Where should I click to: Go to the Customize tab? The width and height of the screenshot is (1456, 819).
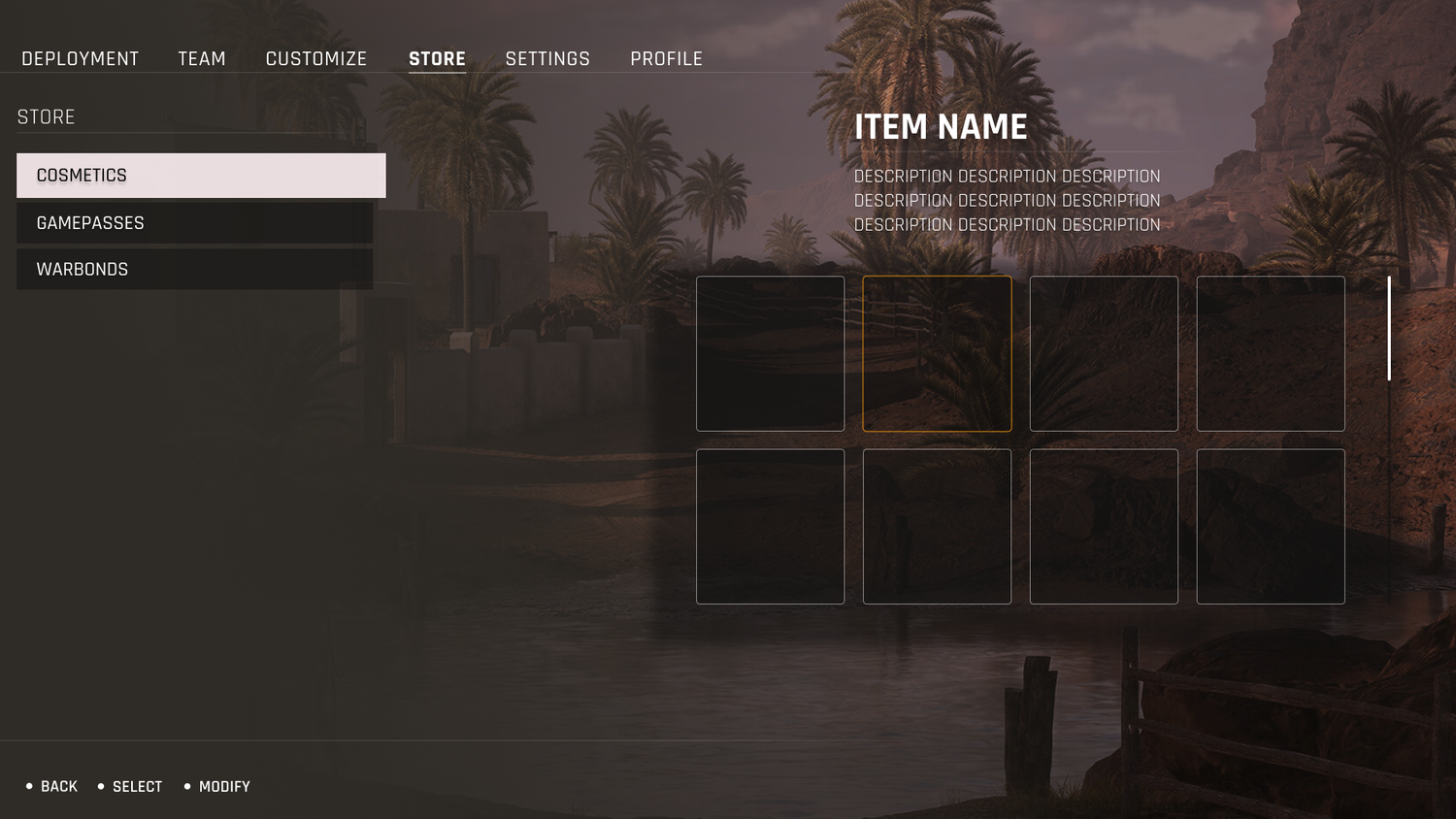pyautogui.click(x=316, y=59)
